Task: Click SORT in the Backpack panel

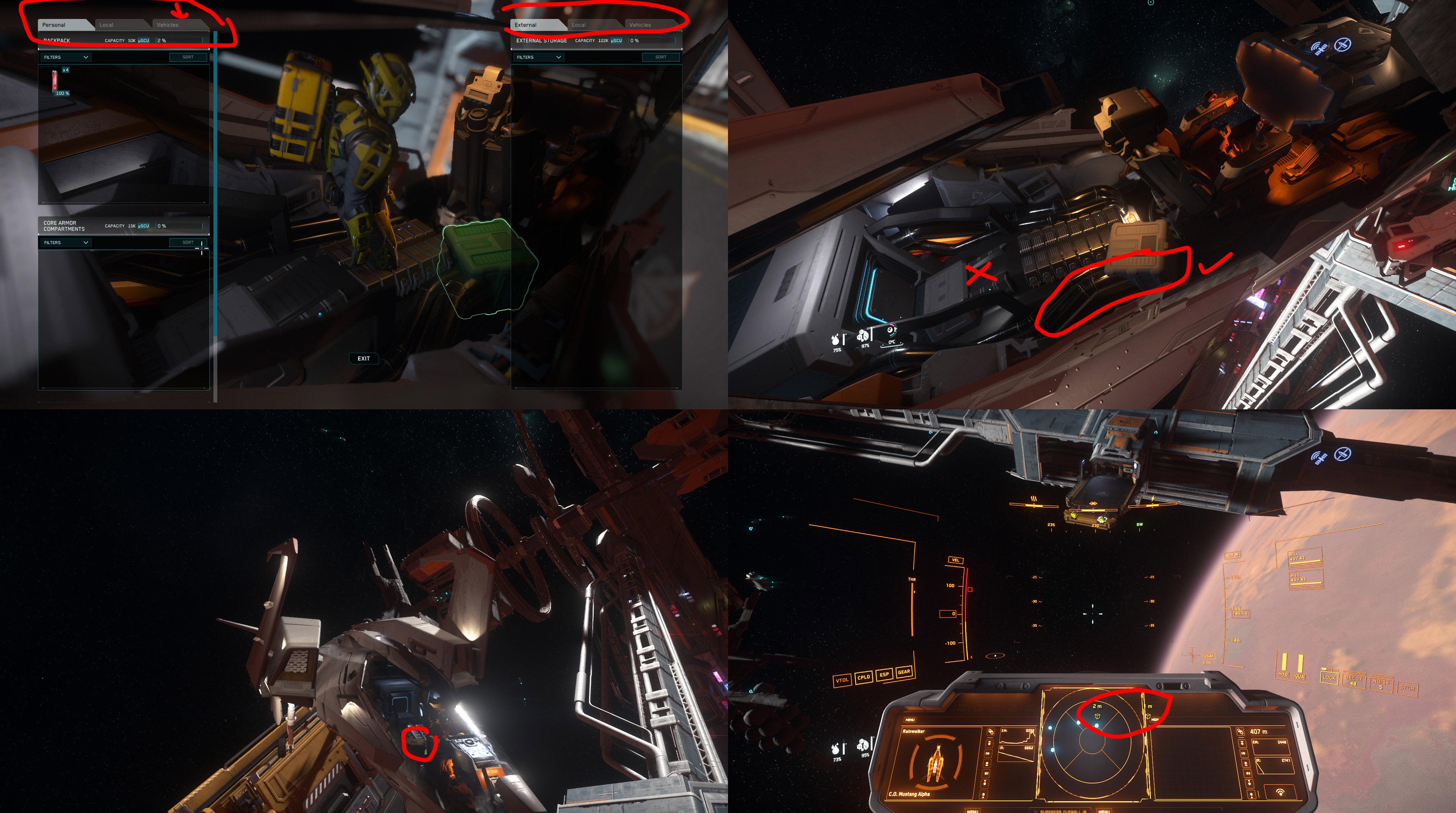Action: tap(187, 57)
